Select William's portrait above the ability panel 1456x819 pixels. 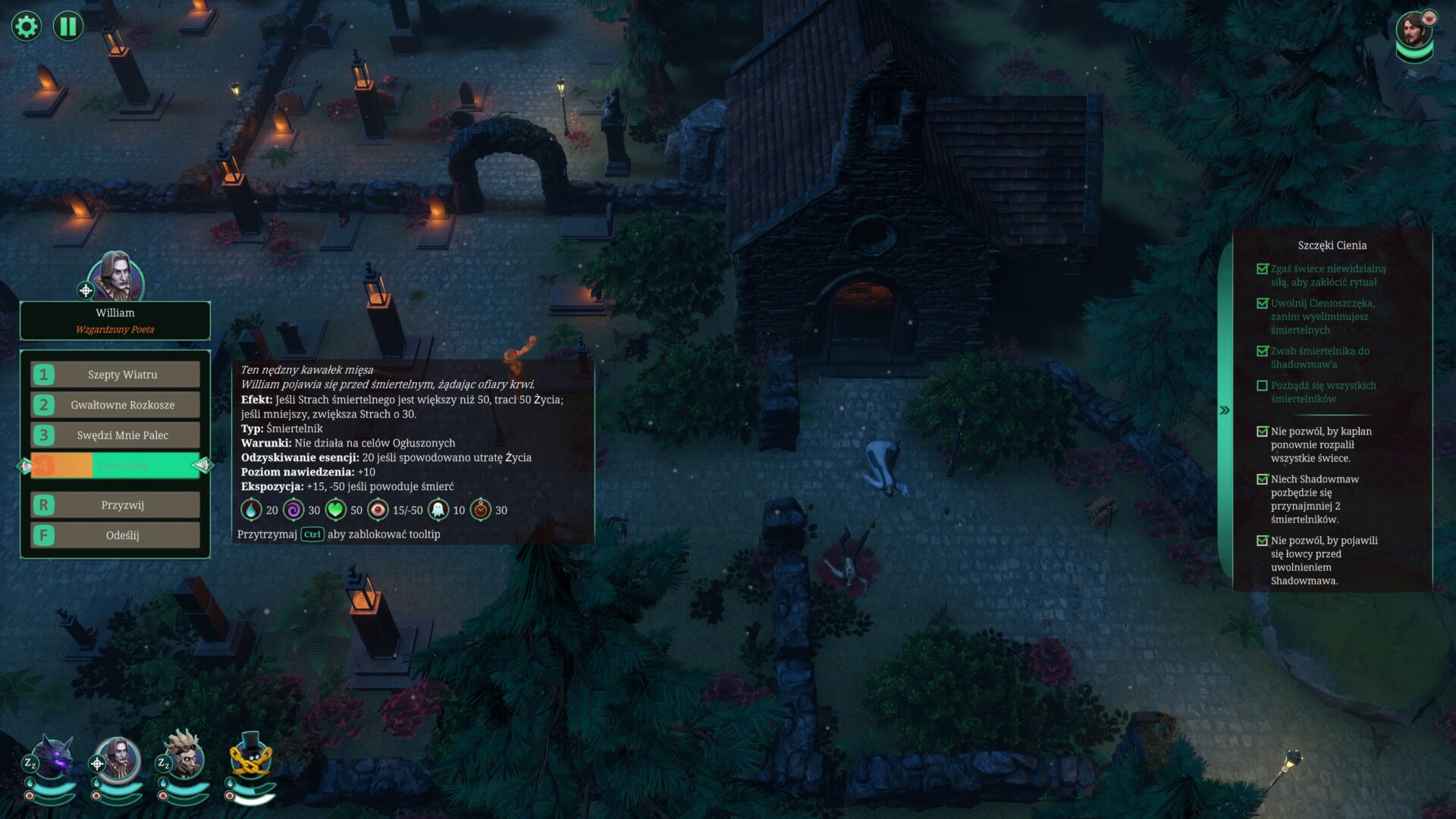pyautogui.click(x=116, y=276)
